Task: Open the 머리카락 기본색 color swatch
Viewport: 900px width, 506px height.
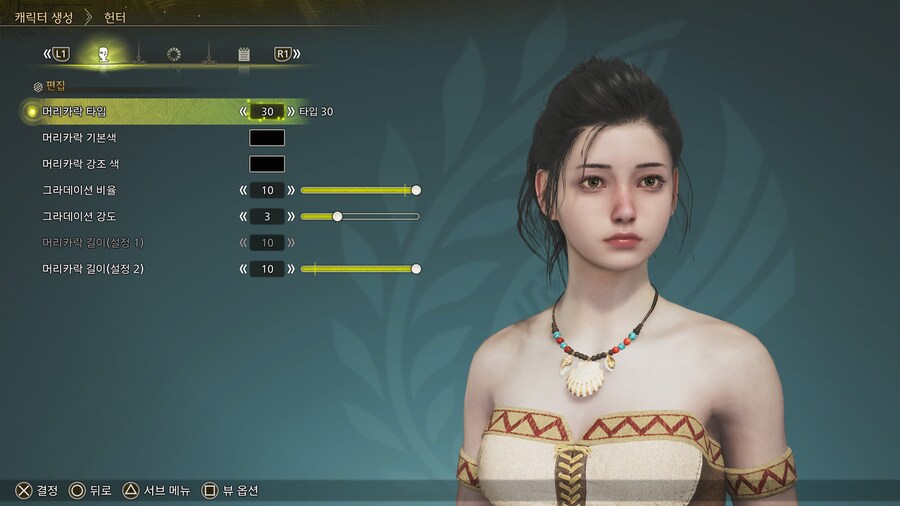Action: pos(267,138)
